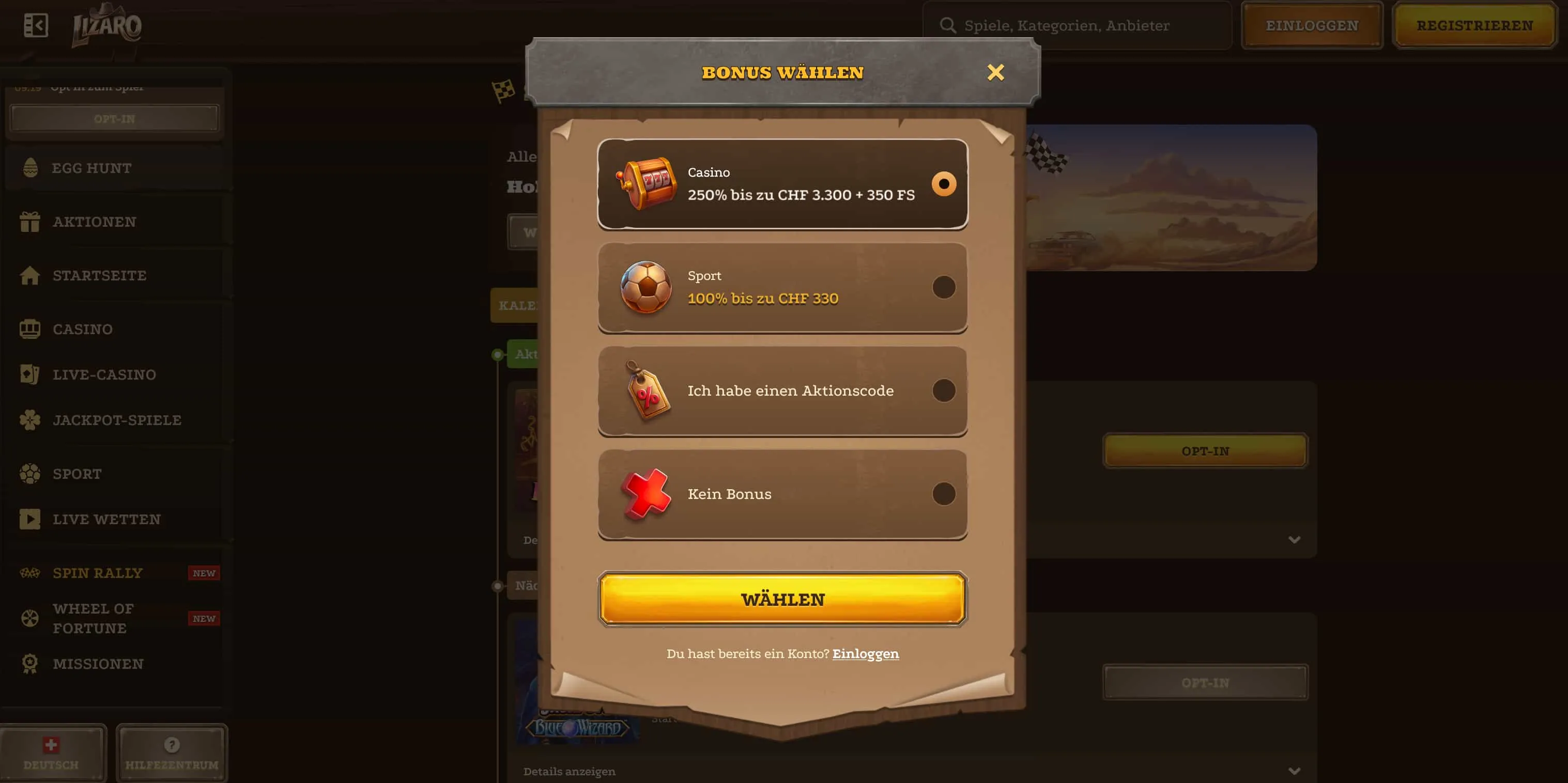Open Live Wetten play icon

(x=30, y=519)
